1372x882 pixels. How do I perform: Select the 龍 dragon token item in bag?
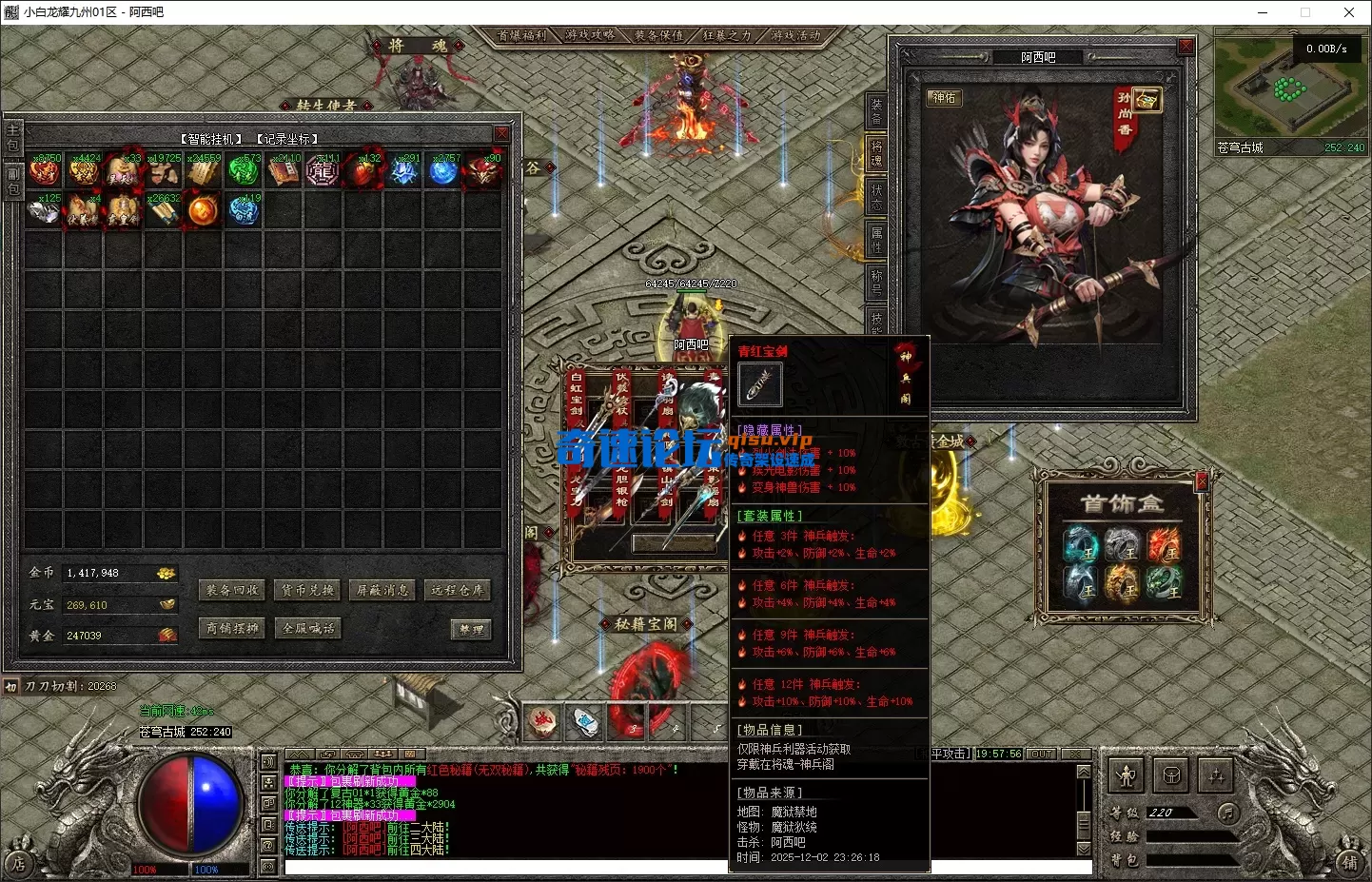(x=323, y=171)
